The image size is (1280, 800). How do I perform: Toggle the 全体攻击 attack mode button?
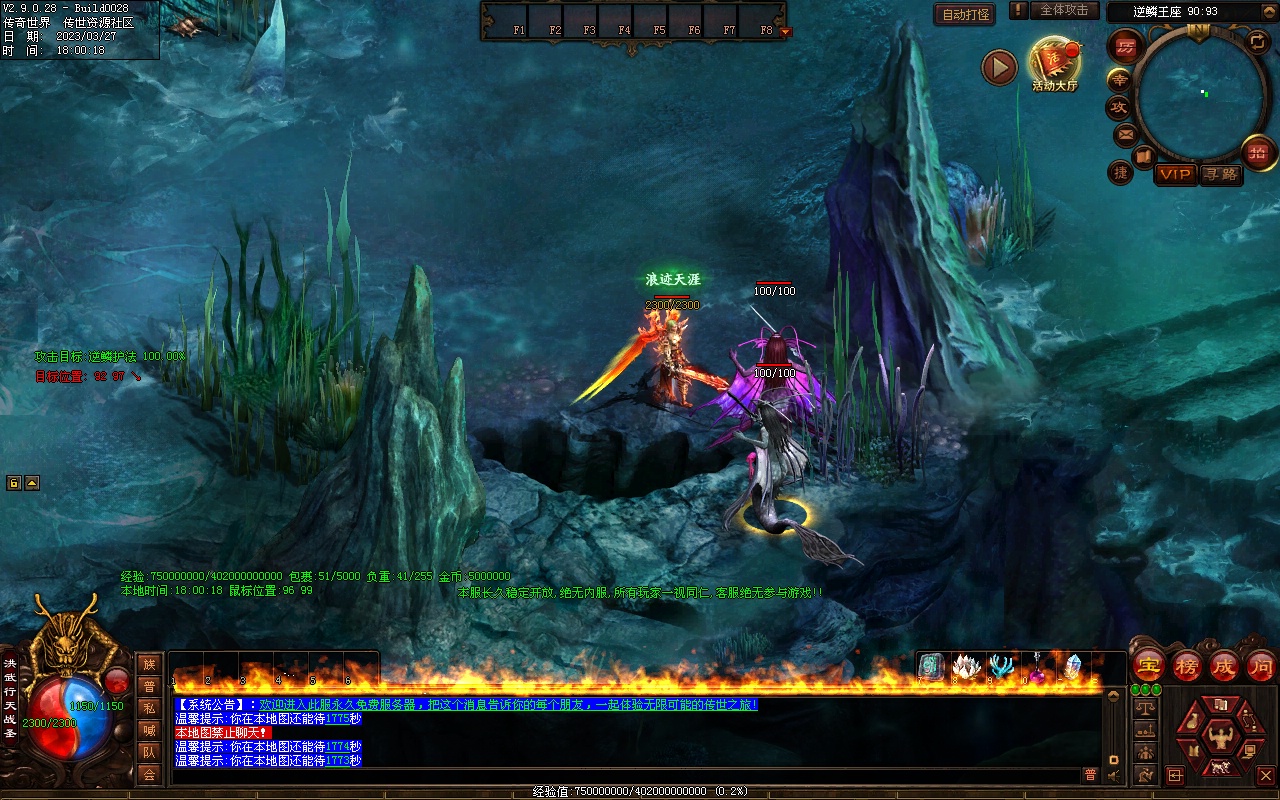point(1063,10)
